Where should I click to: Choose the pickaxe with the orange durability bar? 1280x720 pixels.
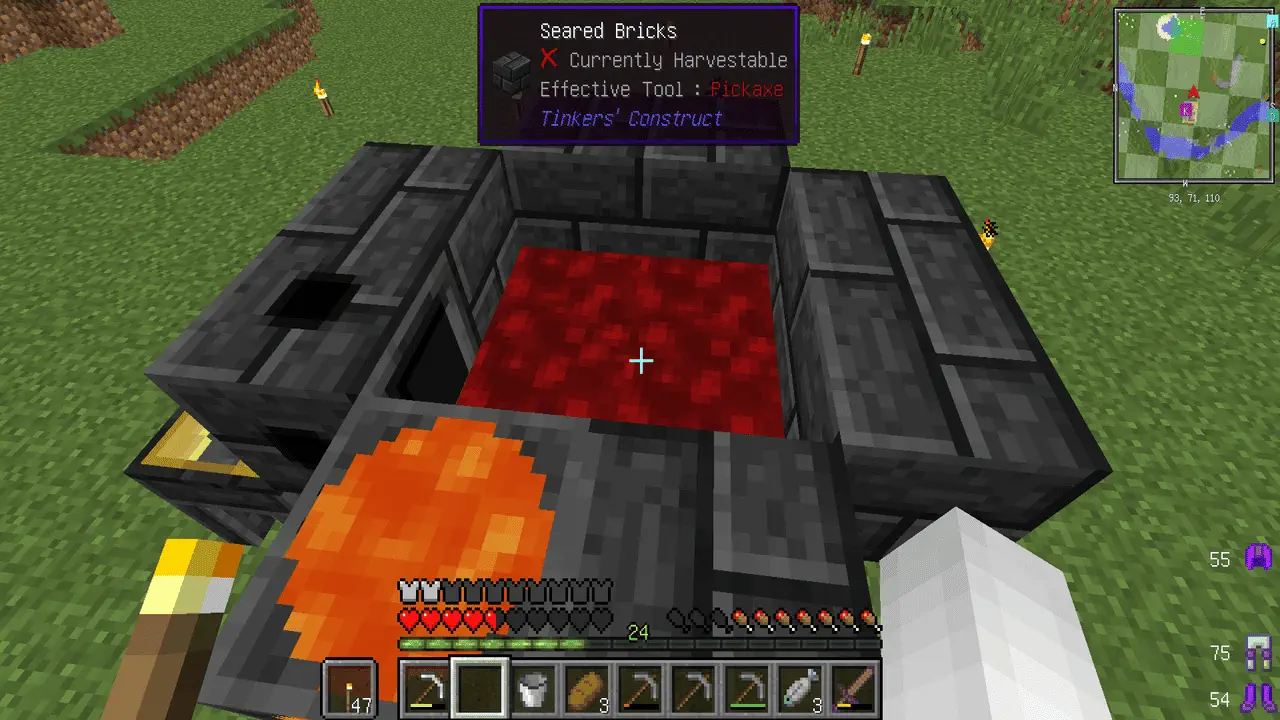(x=640, y=689)
